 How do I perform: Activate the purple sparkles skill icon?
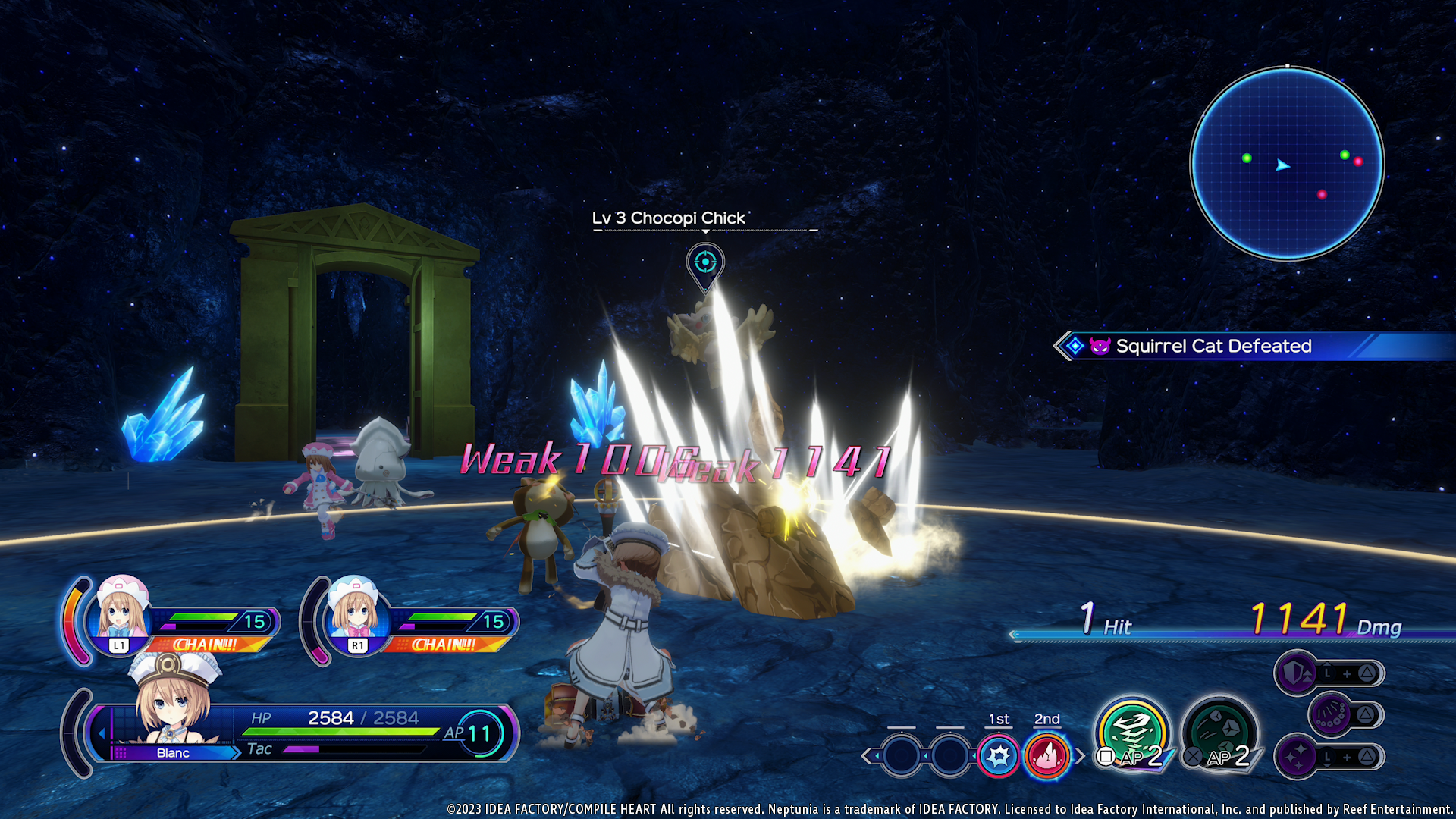click(x=1297, y=756)
